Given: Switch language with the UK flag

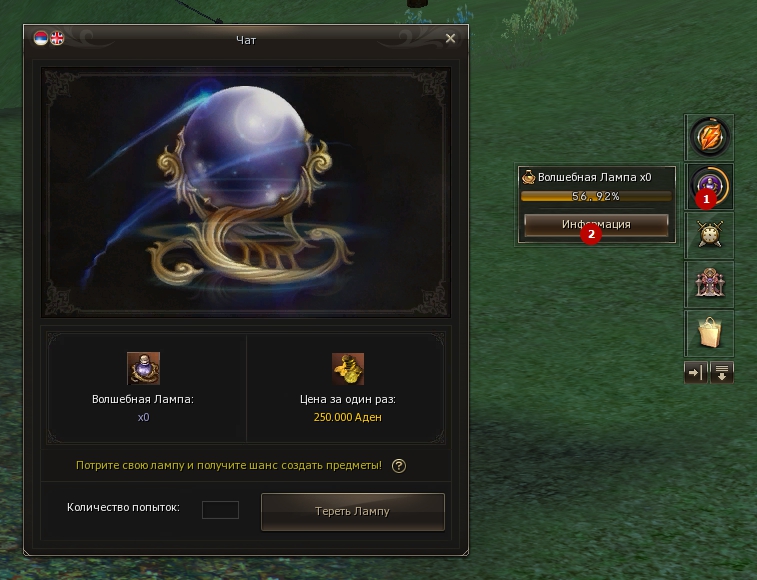Looking at the screenshot, I should tap(56, 39).
